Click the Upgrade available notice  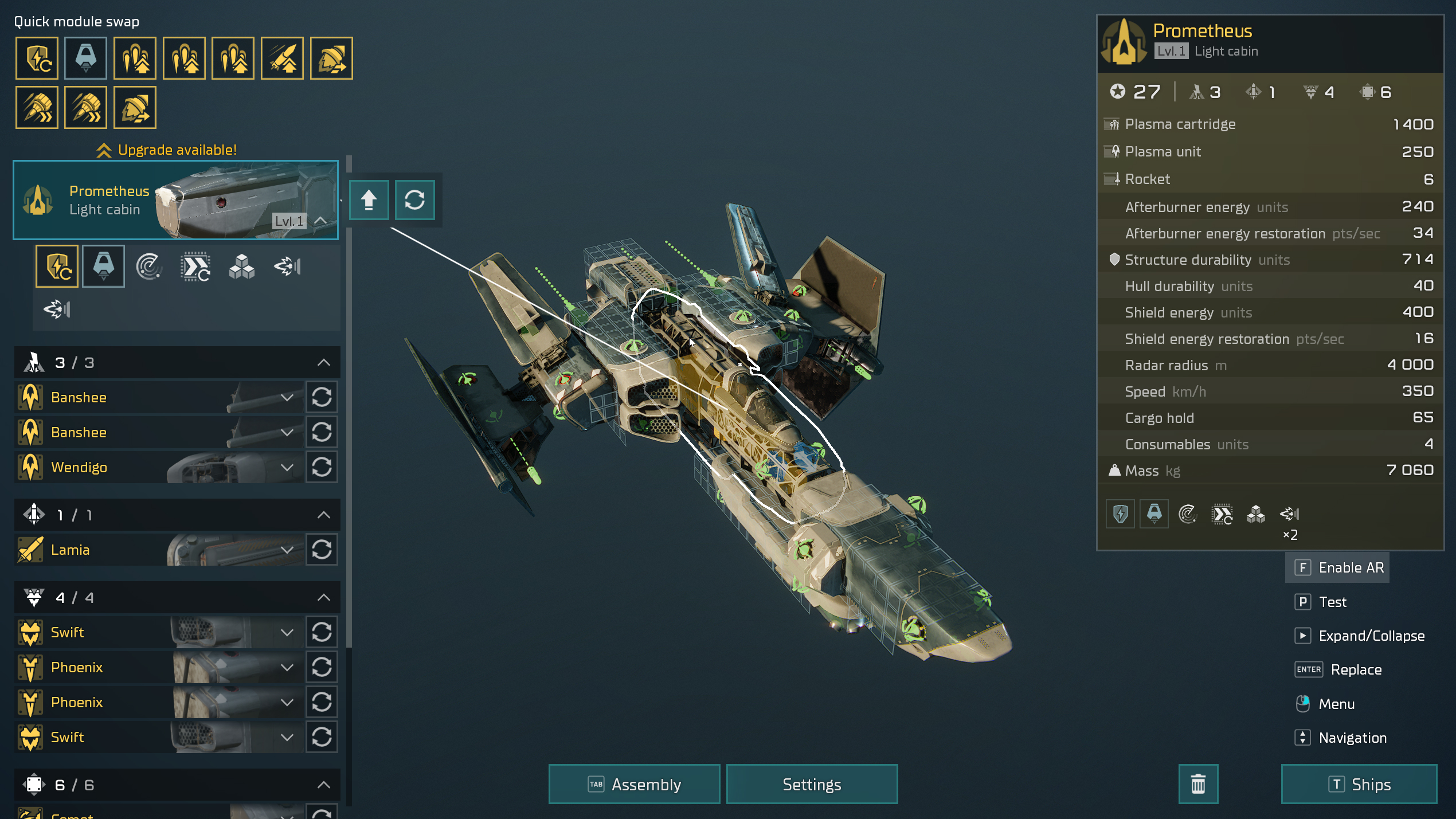click(x=167, y=150)
